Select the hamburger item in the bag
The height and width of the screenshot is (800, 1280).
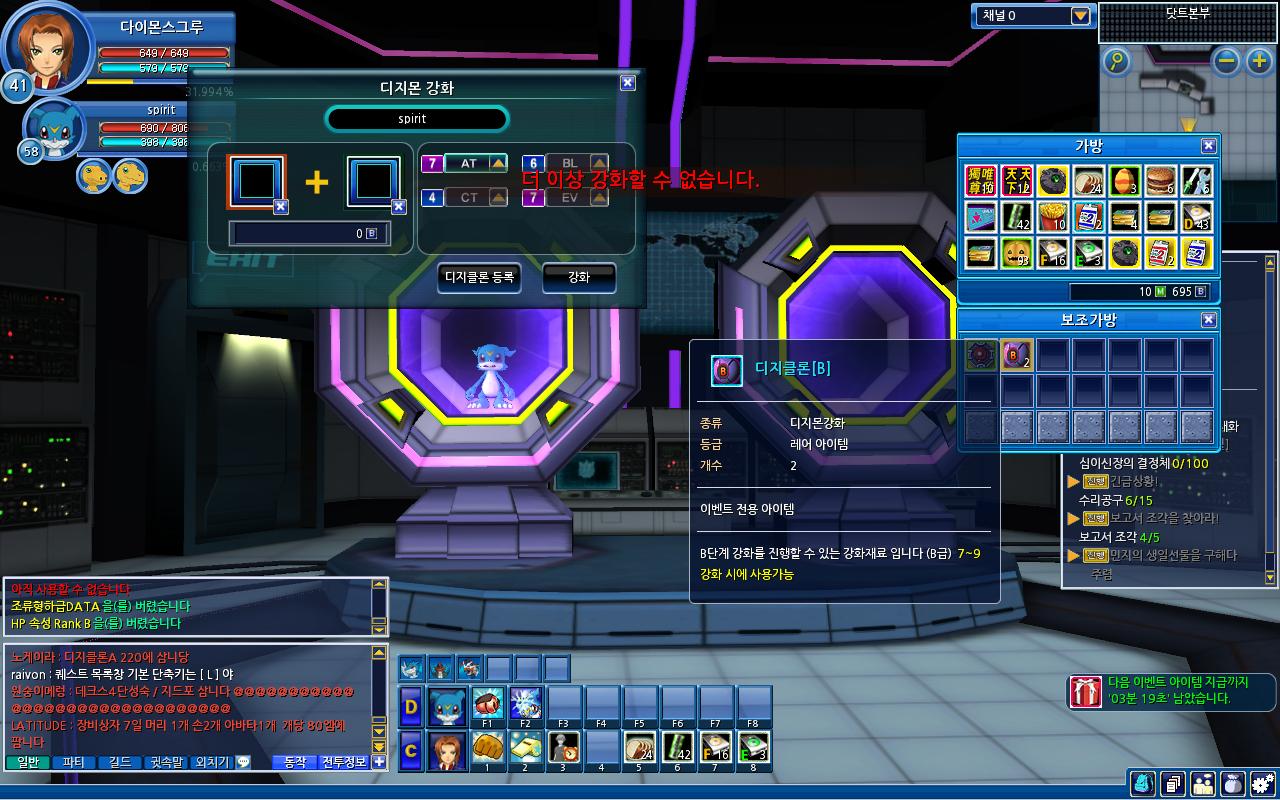pos(1160,181)
